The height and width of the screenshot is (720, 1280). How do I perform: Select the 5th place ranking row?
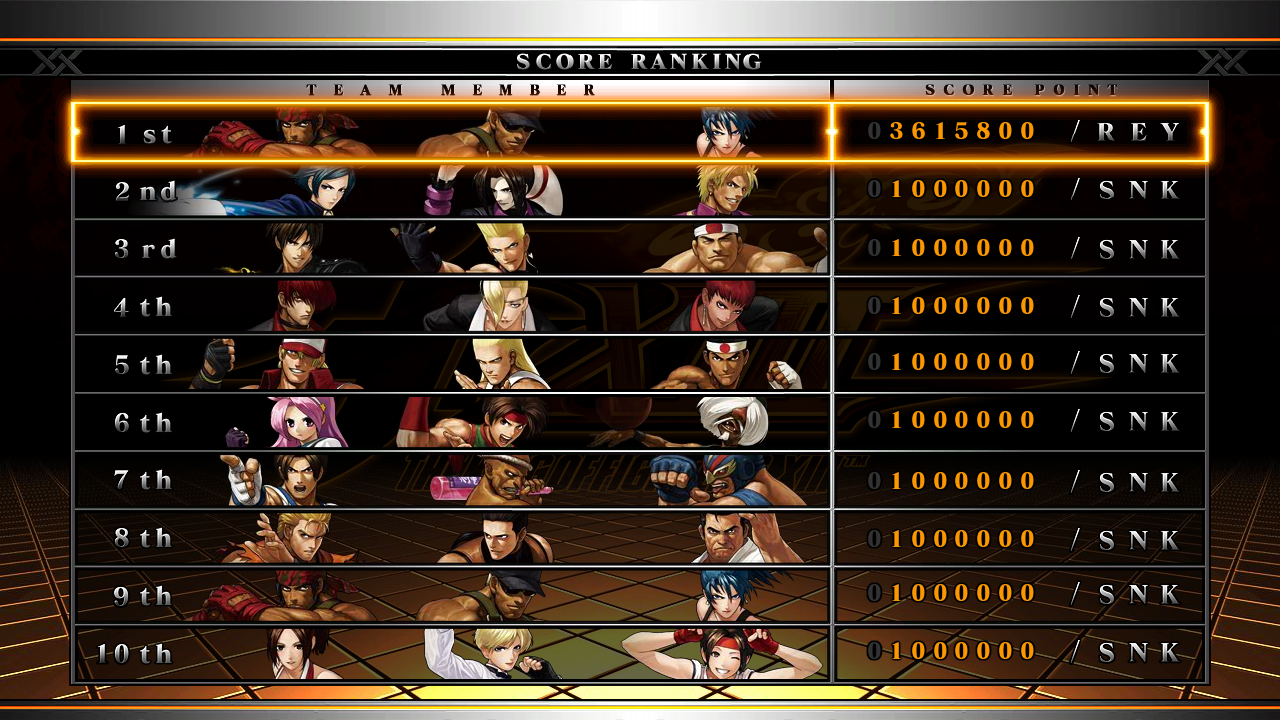point(640,364)
